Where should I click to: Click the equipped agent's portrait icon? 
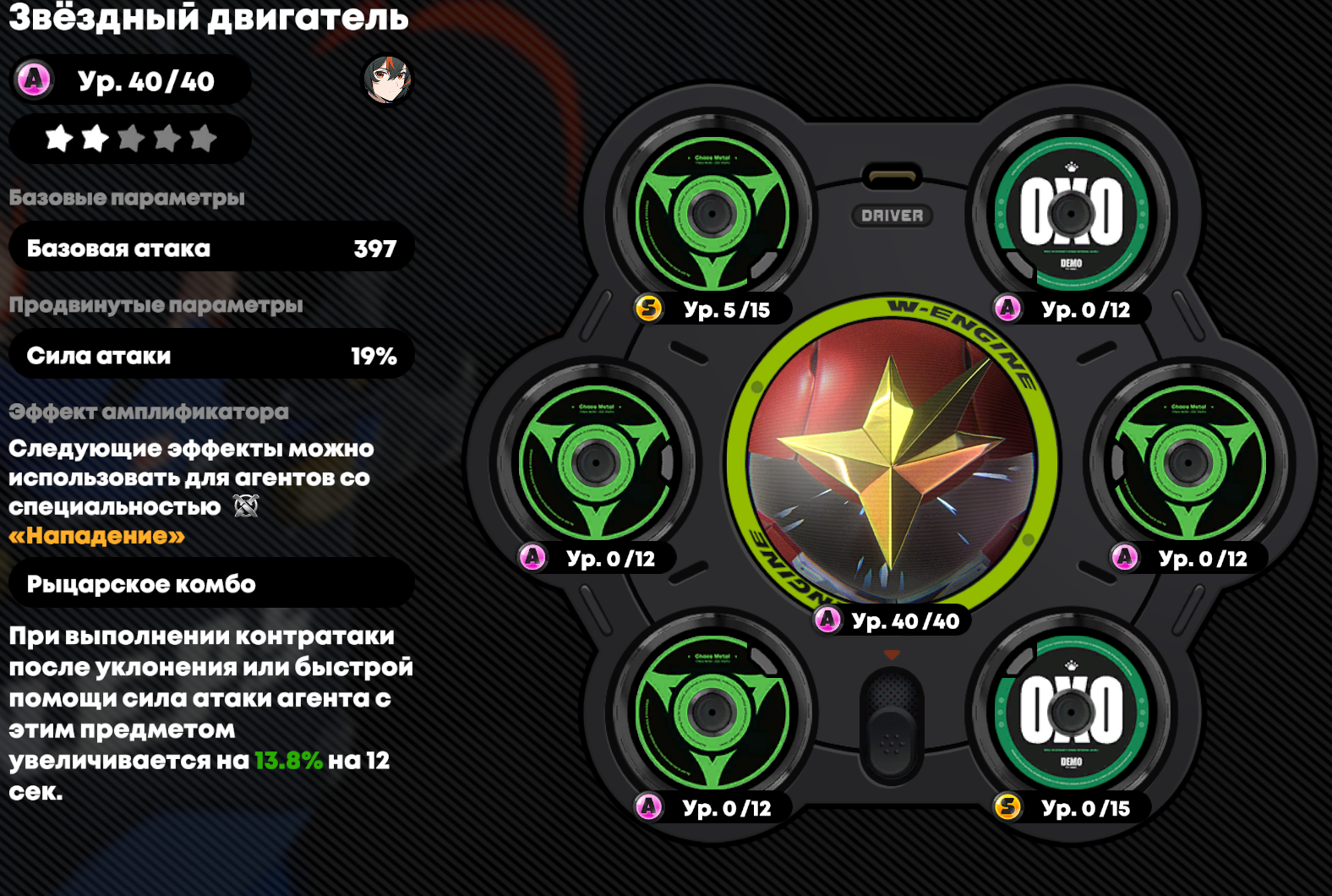pyautogui.click(x=387, y=80)
